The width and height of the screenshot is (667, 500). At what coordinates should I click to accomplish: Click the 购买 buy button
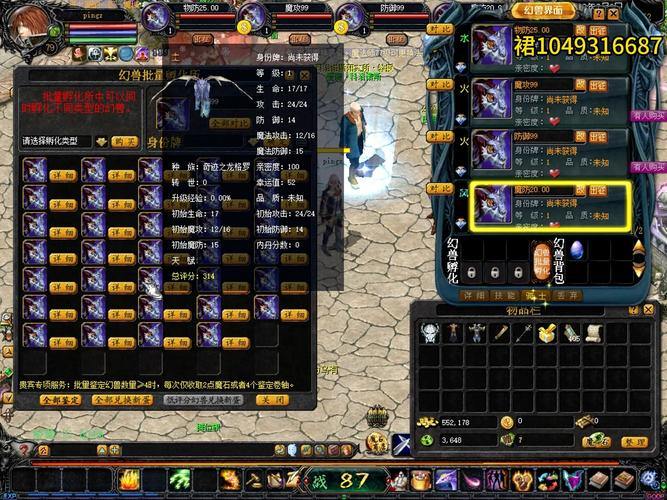[125, 142]
